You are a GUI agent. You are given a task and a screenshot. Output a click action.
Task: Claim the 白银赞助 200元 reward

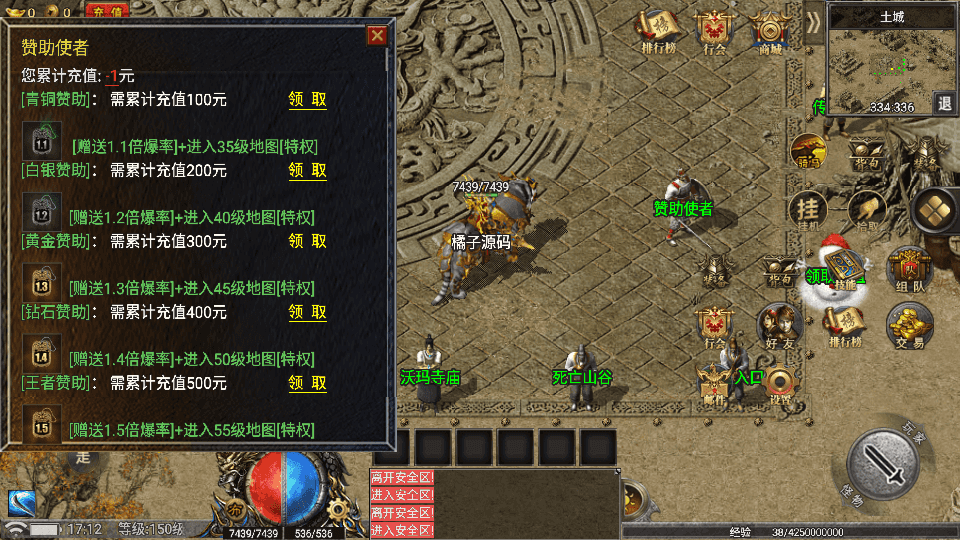click(x=307, y=171)
